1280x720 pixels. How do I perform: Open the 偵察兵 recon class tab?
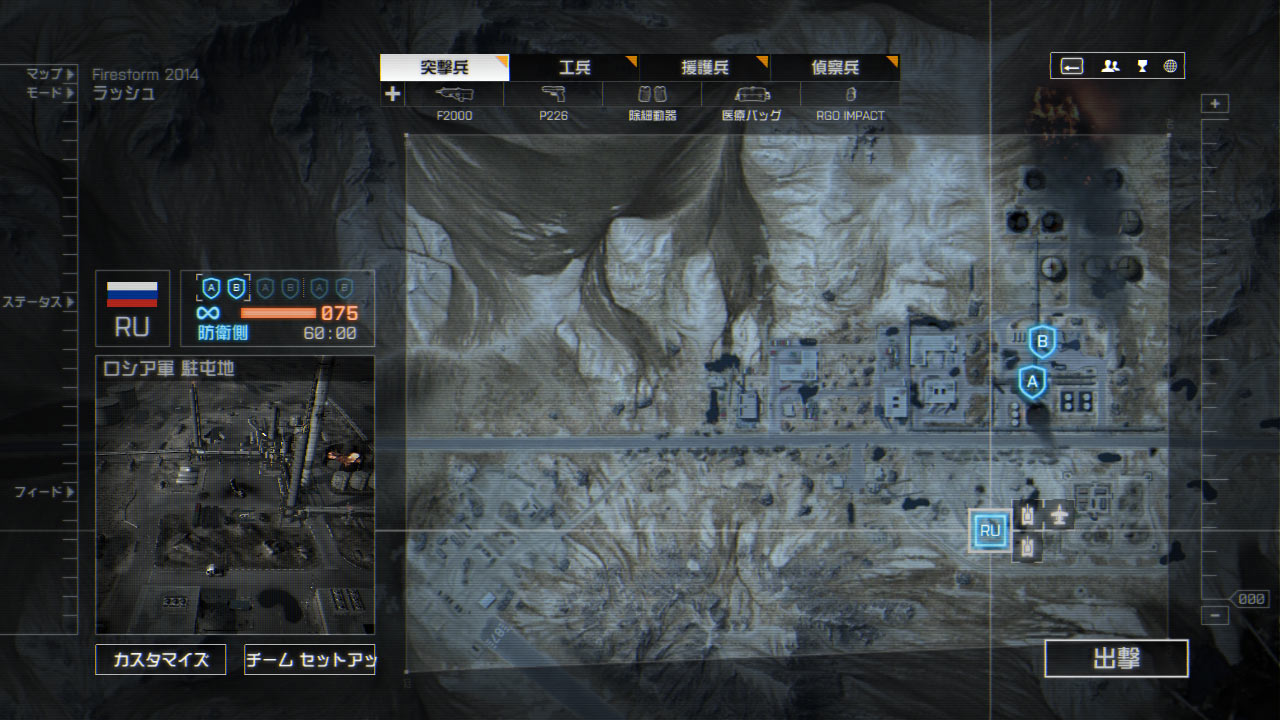pyautogui.click(x=834, y=68)
